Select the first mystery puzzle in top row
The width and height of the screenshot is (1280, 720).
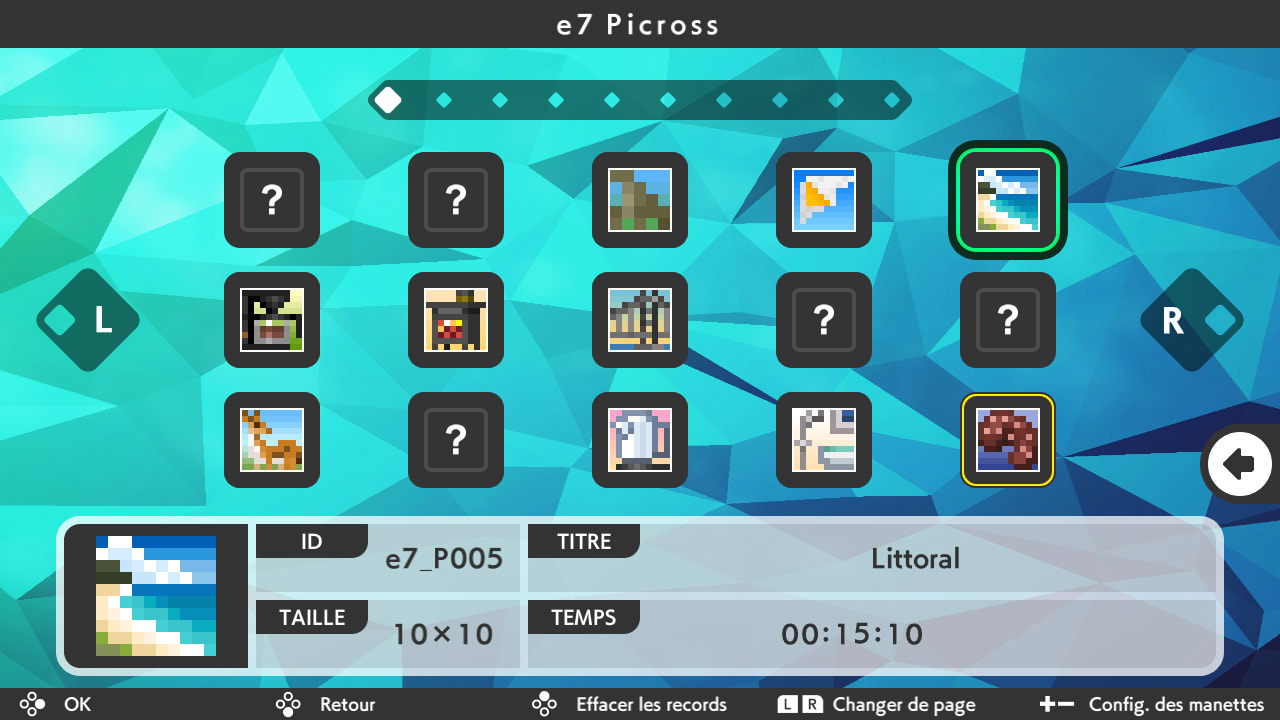click(x=272, y=200)
